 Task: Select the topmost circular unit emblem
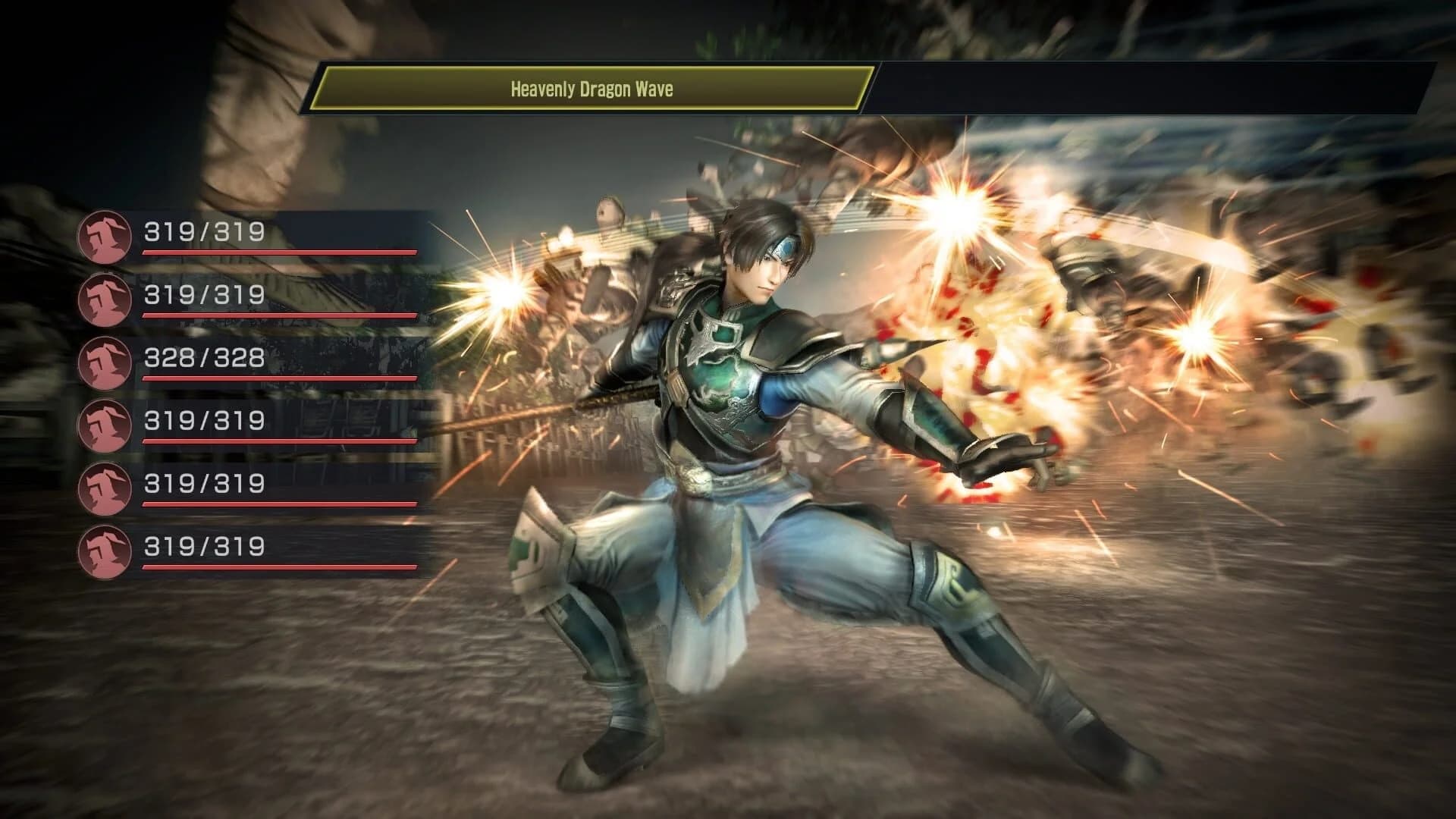coord(106,235)
